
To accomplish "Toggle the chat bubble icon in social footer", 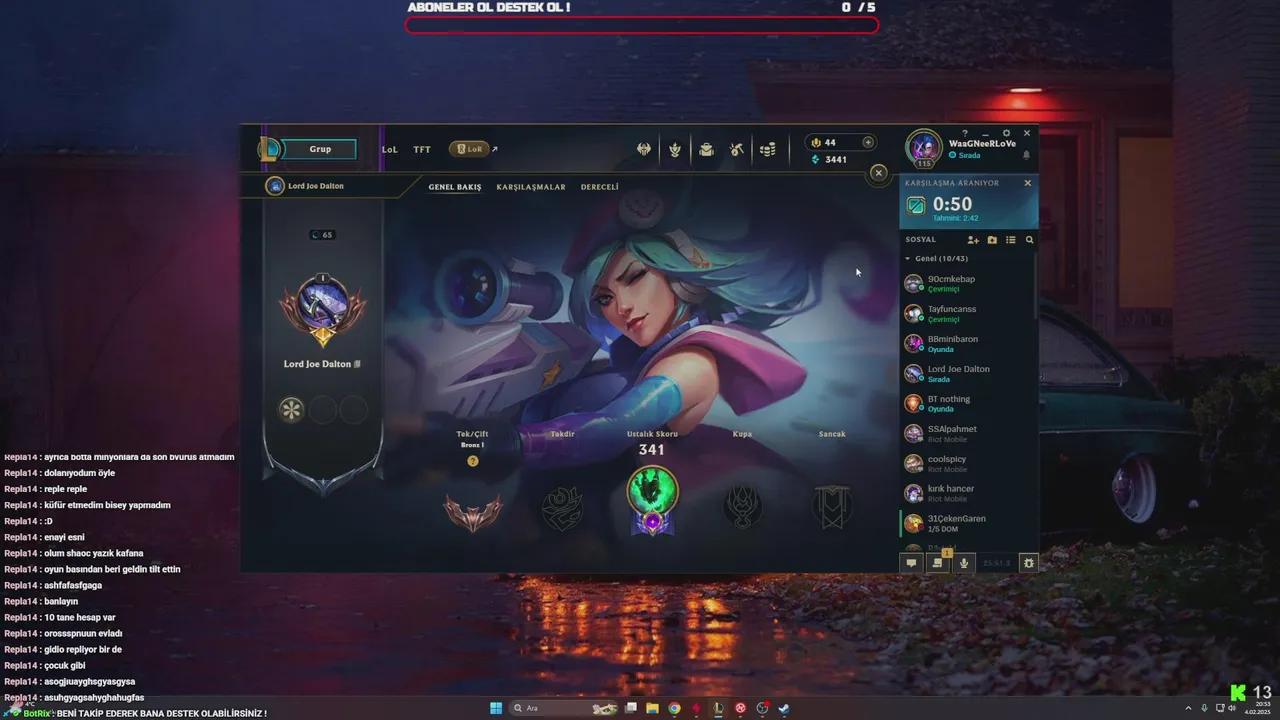I will (x=911, y=563).
